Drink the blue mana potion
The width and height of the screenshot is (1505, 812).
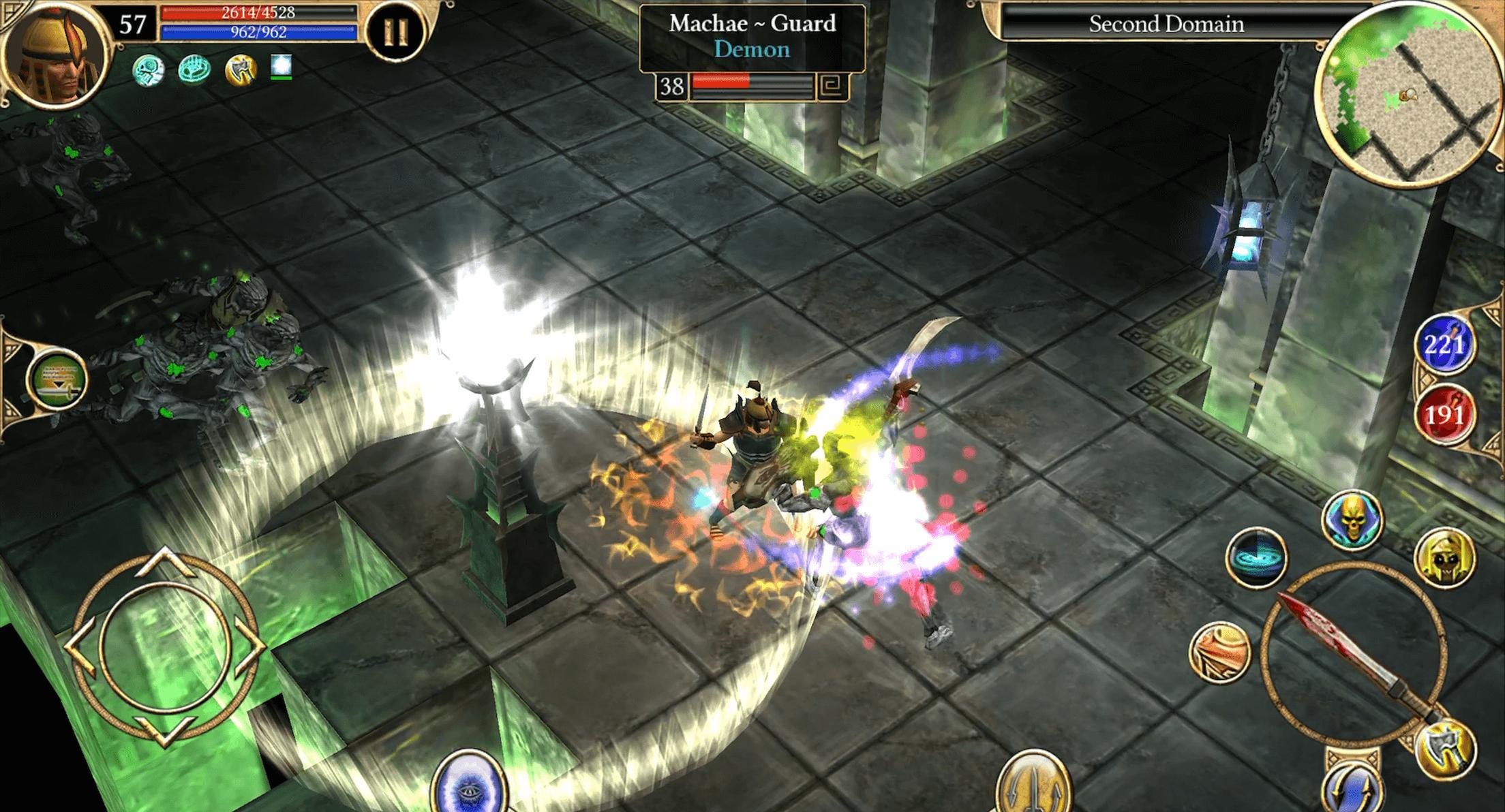pos(1445,345)
